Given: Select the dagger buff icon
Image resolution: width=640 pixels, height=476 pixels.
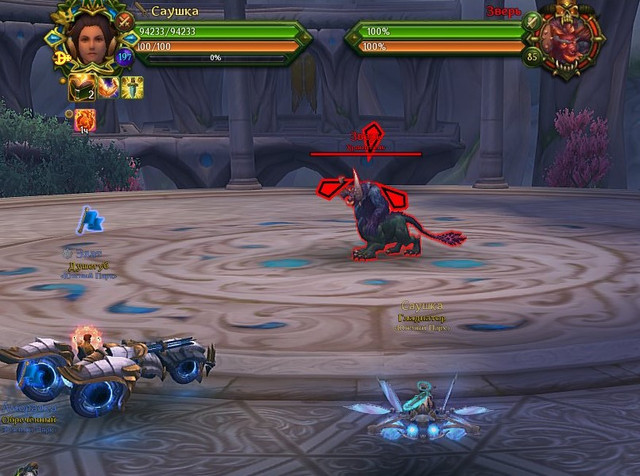Looking at the screenshot, I should [133, 88].
